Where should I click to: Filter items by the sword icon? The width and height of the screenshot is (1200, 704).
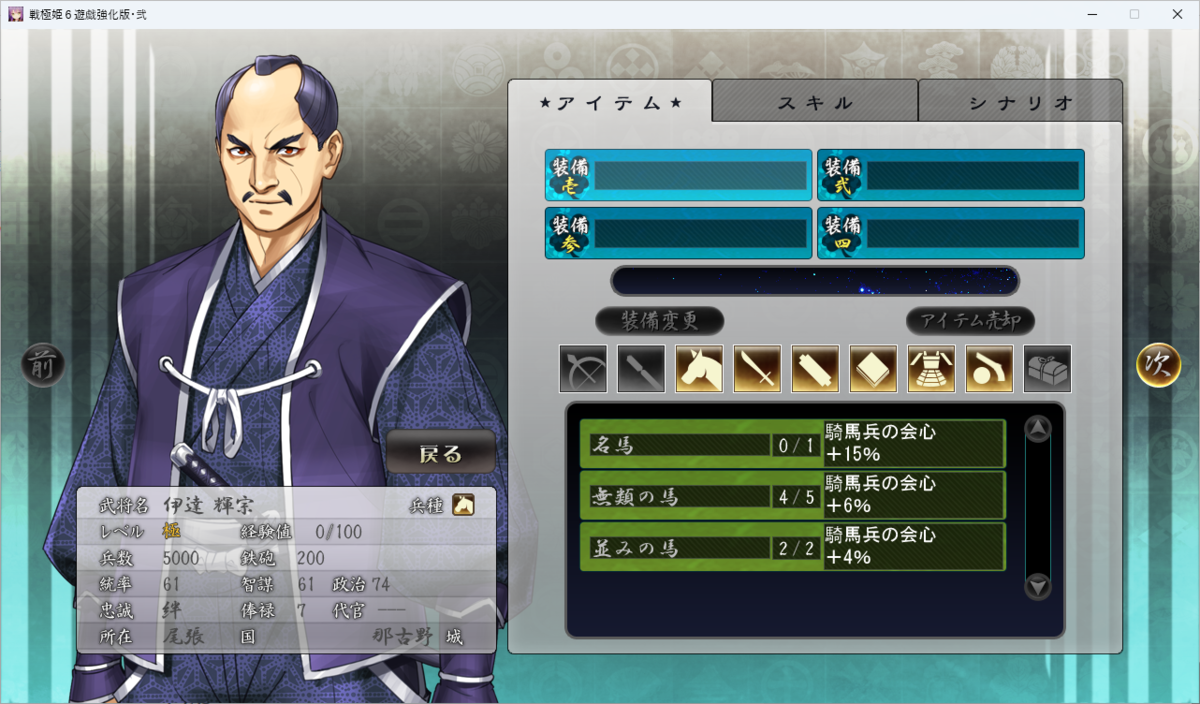(757, 369)
